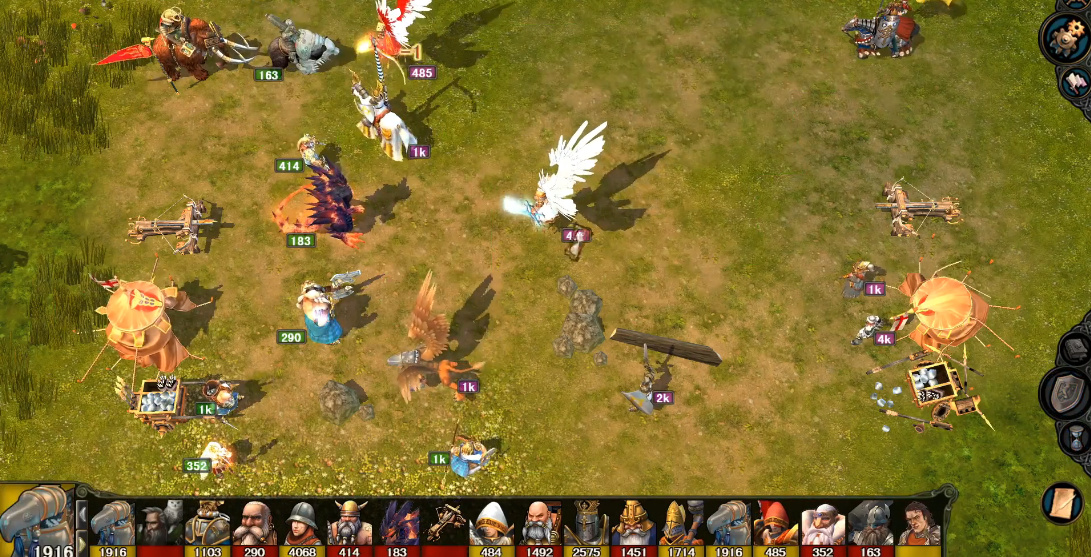Viewport: 1091px width, 557px height.
Task: Pick the golden-helmed portrait showing 1451
Action: [634, 524]
